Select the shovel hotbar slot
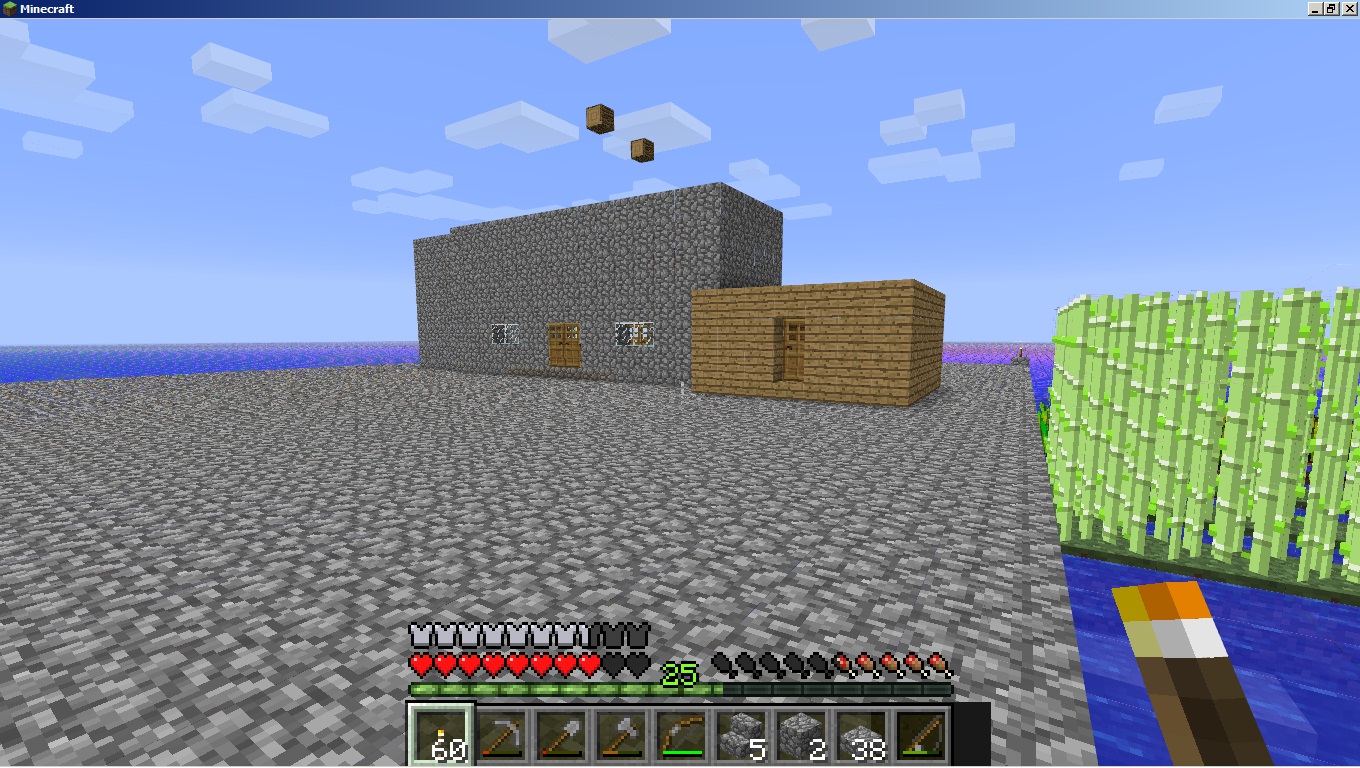This screenshot has width=1360, height=768. pos(560,736)
